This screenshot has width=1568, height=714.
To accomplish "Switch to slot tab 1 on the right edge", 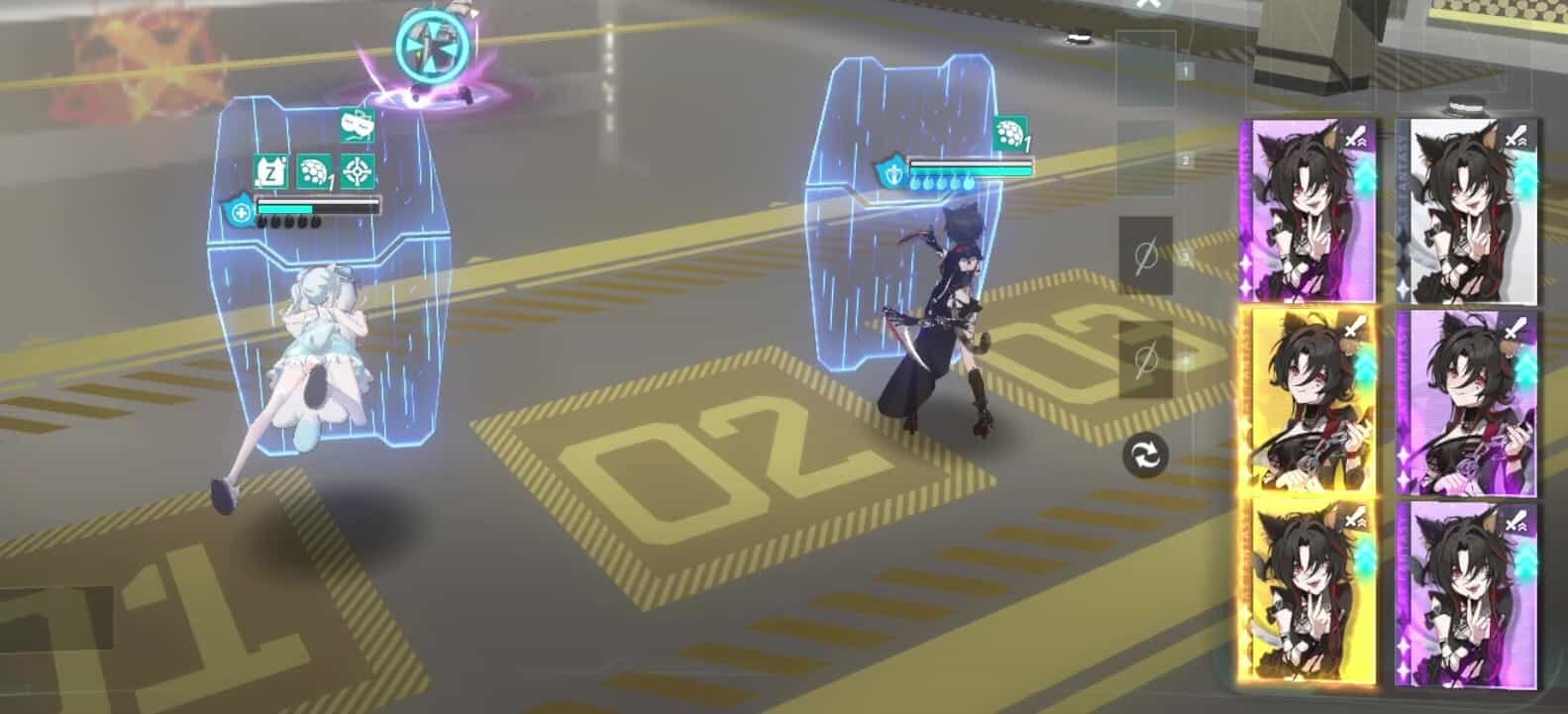I will (1183, 68).
